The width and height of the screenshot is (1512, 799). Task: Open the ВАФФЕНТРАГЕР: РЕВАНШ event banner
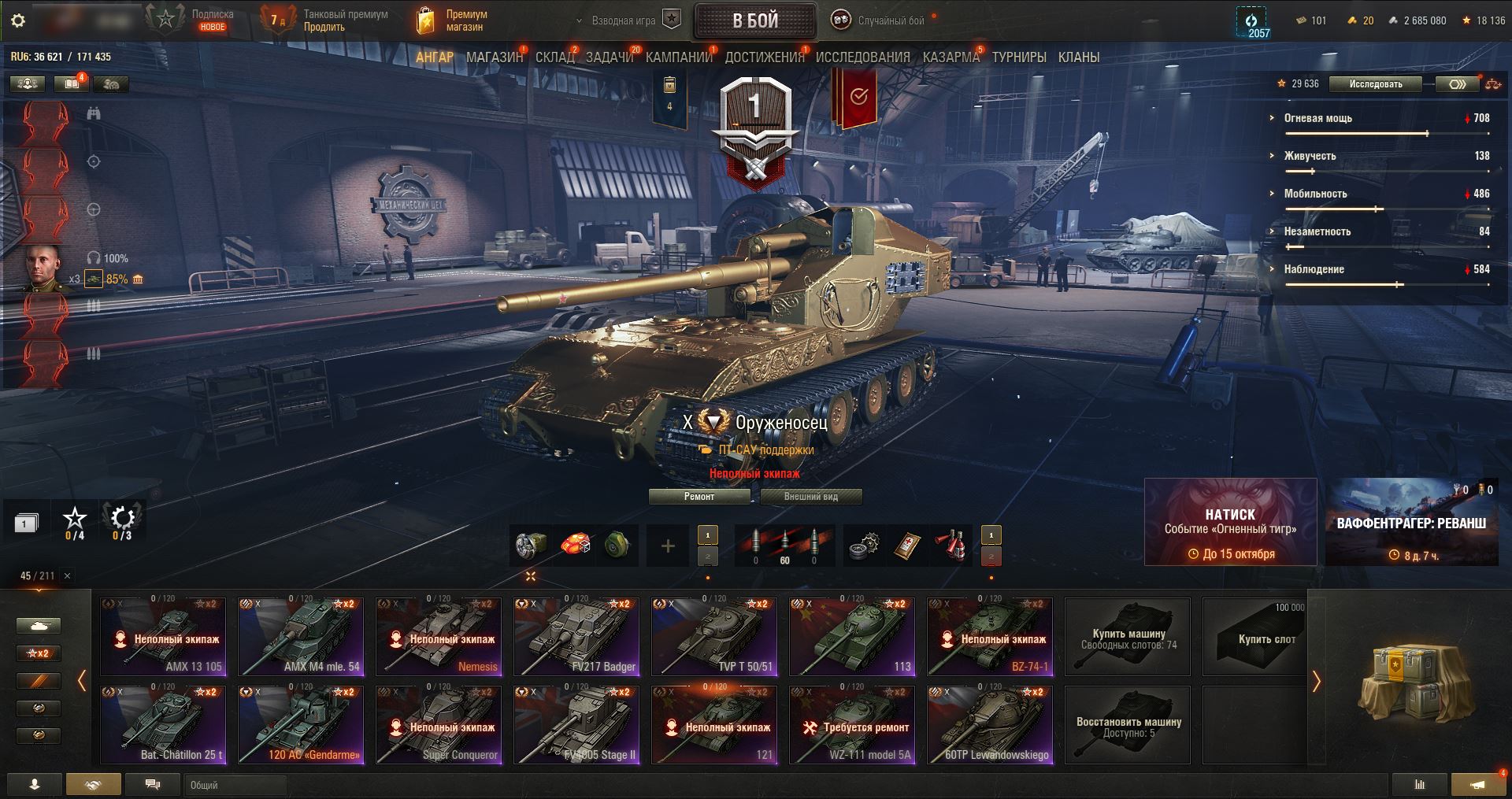click(x=1411, y=522)
